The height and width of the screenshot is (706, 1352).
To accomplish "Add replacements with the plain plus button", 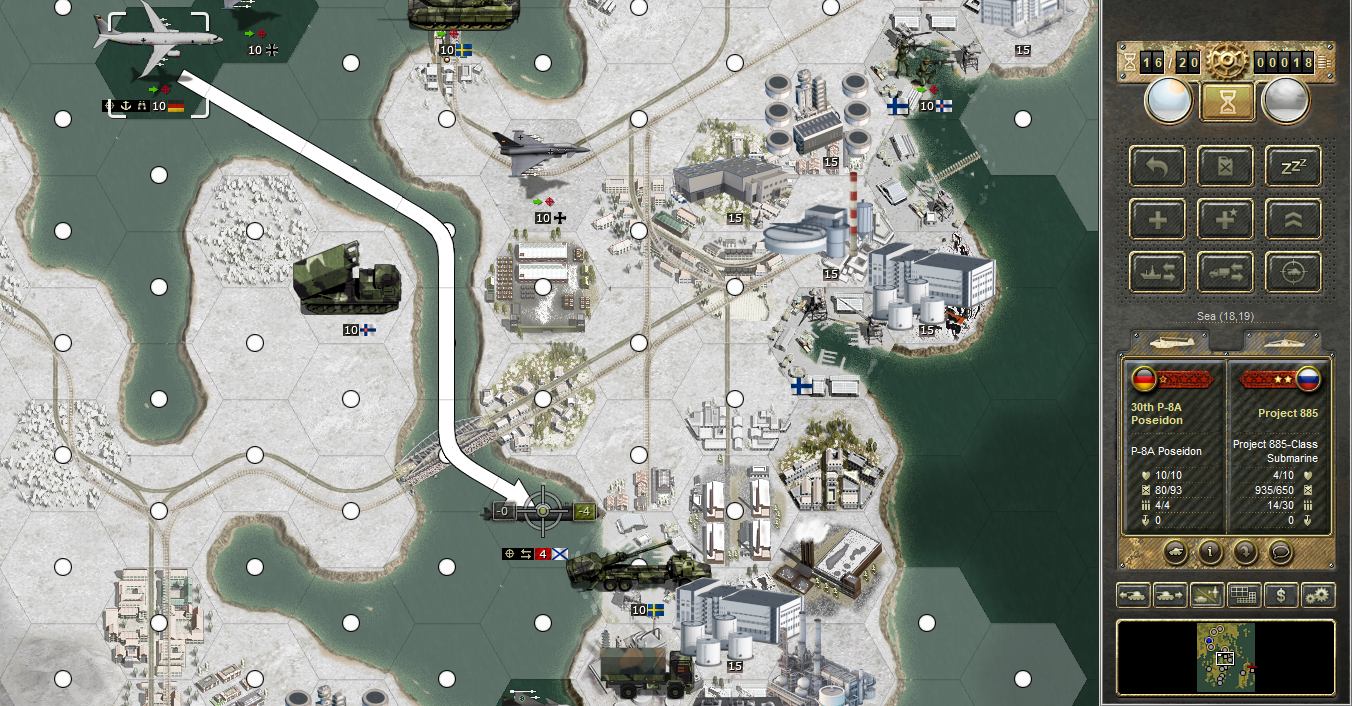I will coord(1158,219).
